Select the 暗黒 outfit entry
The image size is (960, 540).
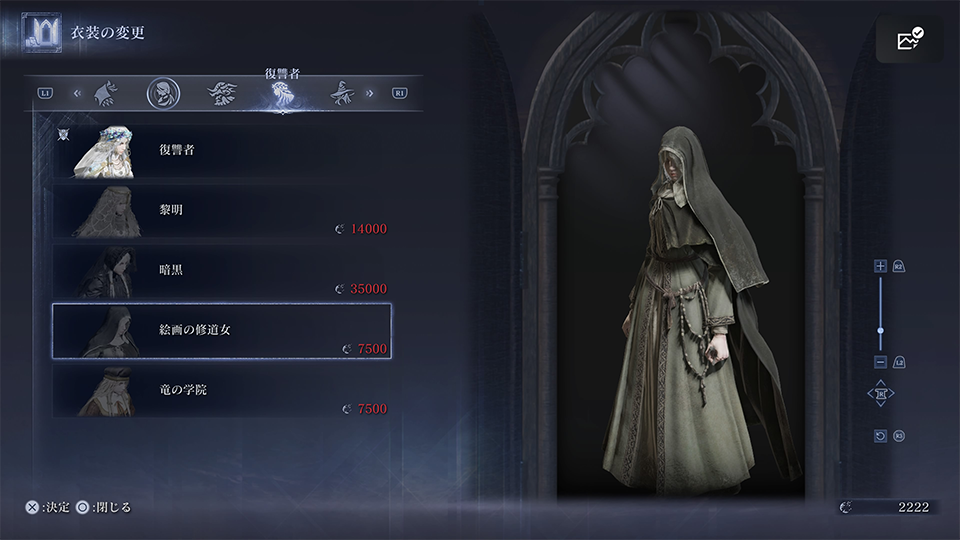222,271
